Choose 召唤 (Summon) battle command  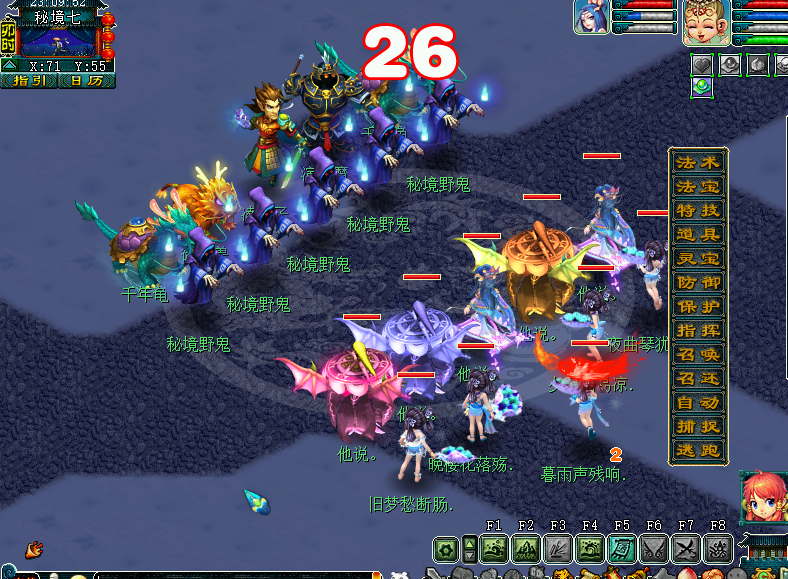coord(697,354)
